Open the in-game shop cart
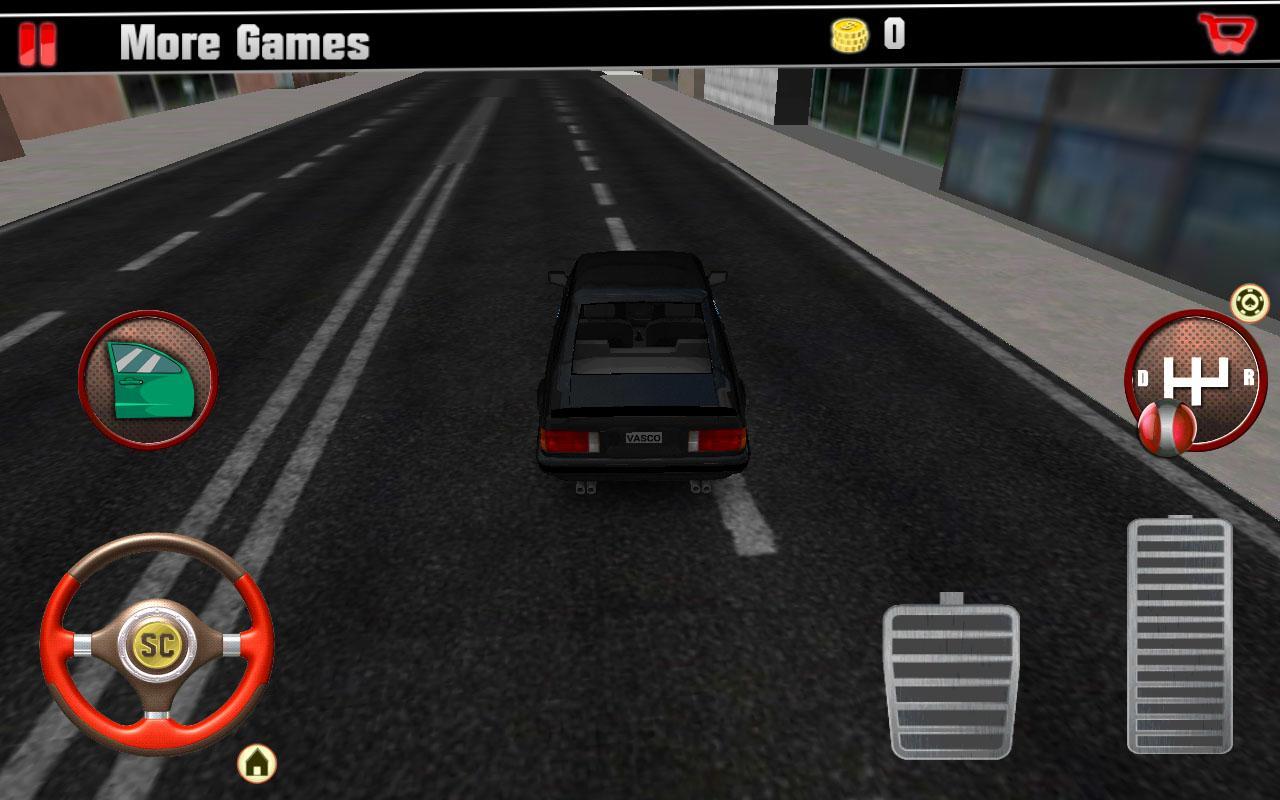 [x=1228, y=33]
